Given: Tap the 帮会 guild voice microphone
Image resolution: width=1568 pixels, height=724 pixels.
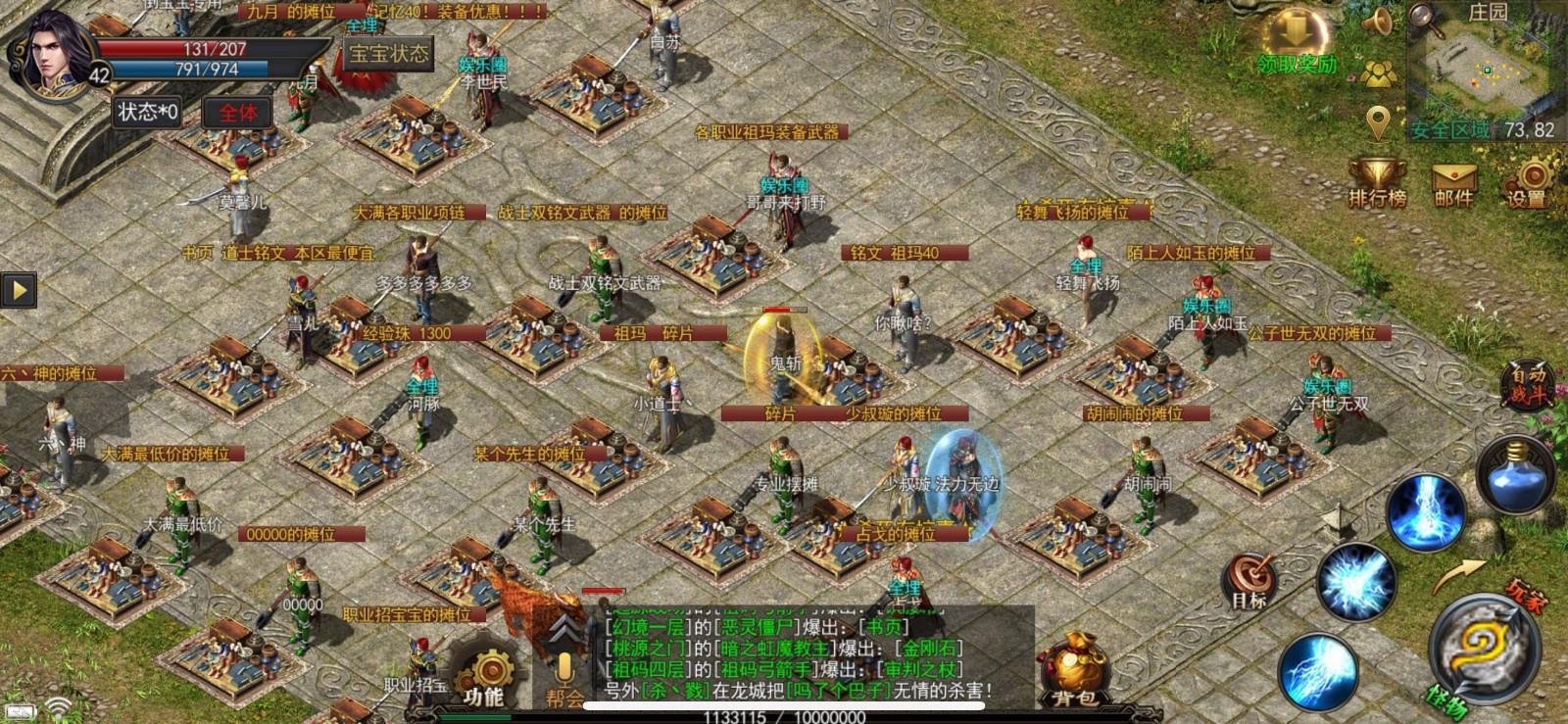Looking at the screenshot, I should (x=564, y=677).
